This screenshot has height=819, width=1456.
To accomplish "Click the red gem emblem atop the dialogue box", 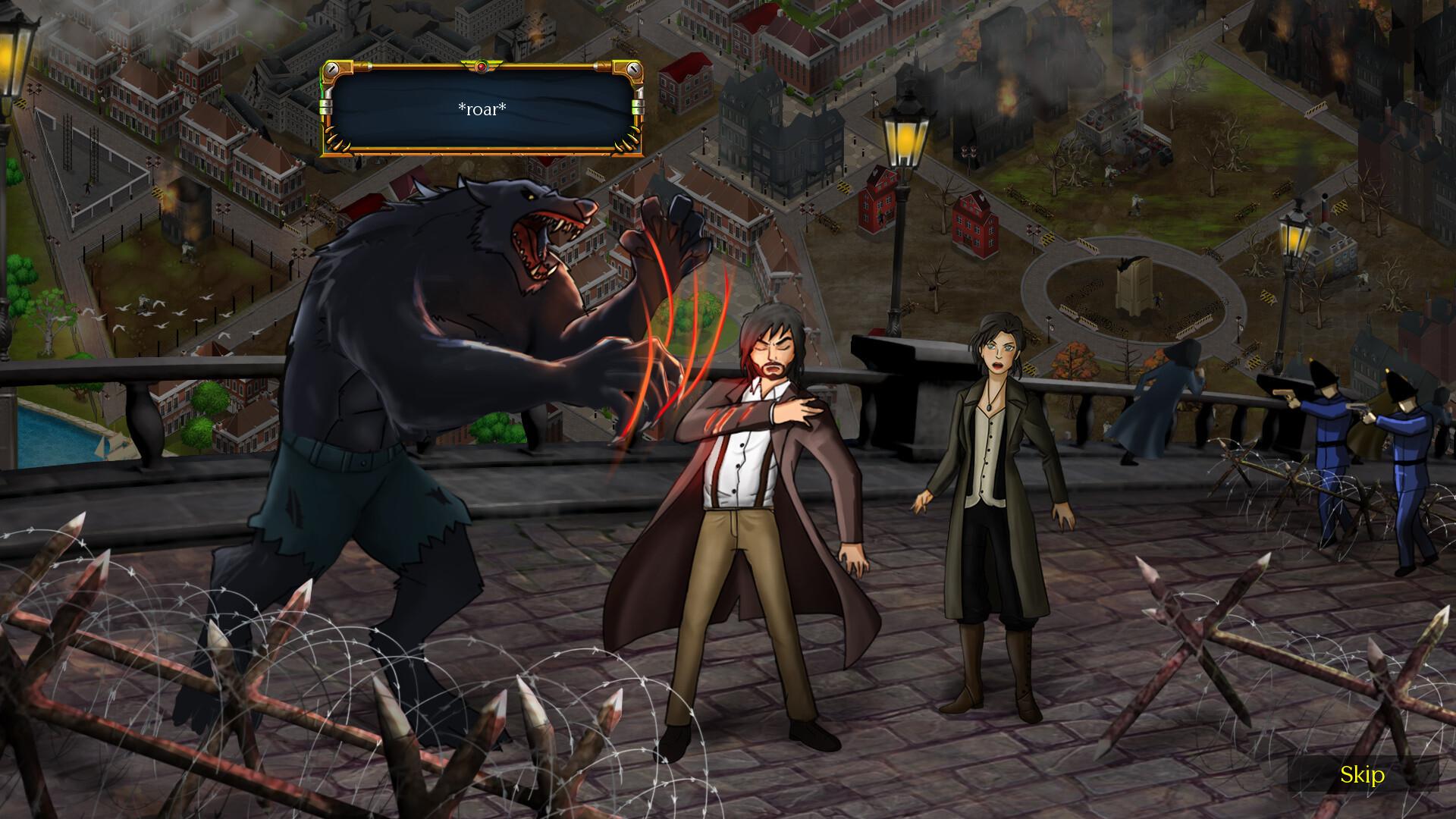I will coord(481,67).
